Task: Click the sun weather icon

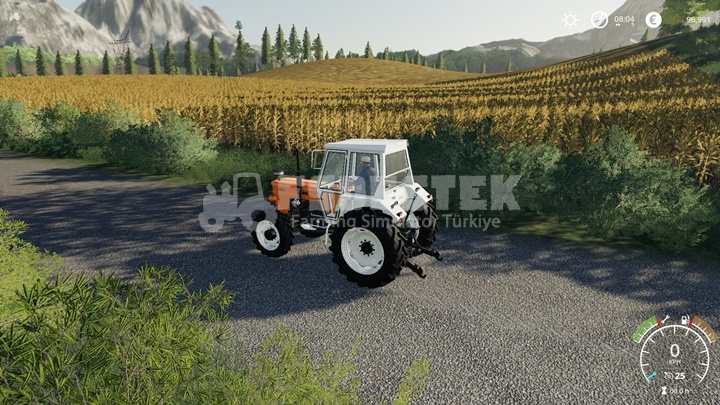Action: (x=570, y=19)
